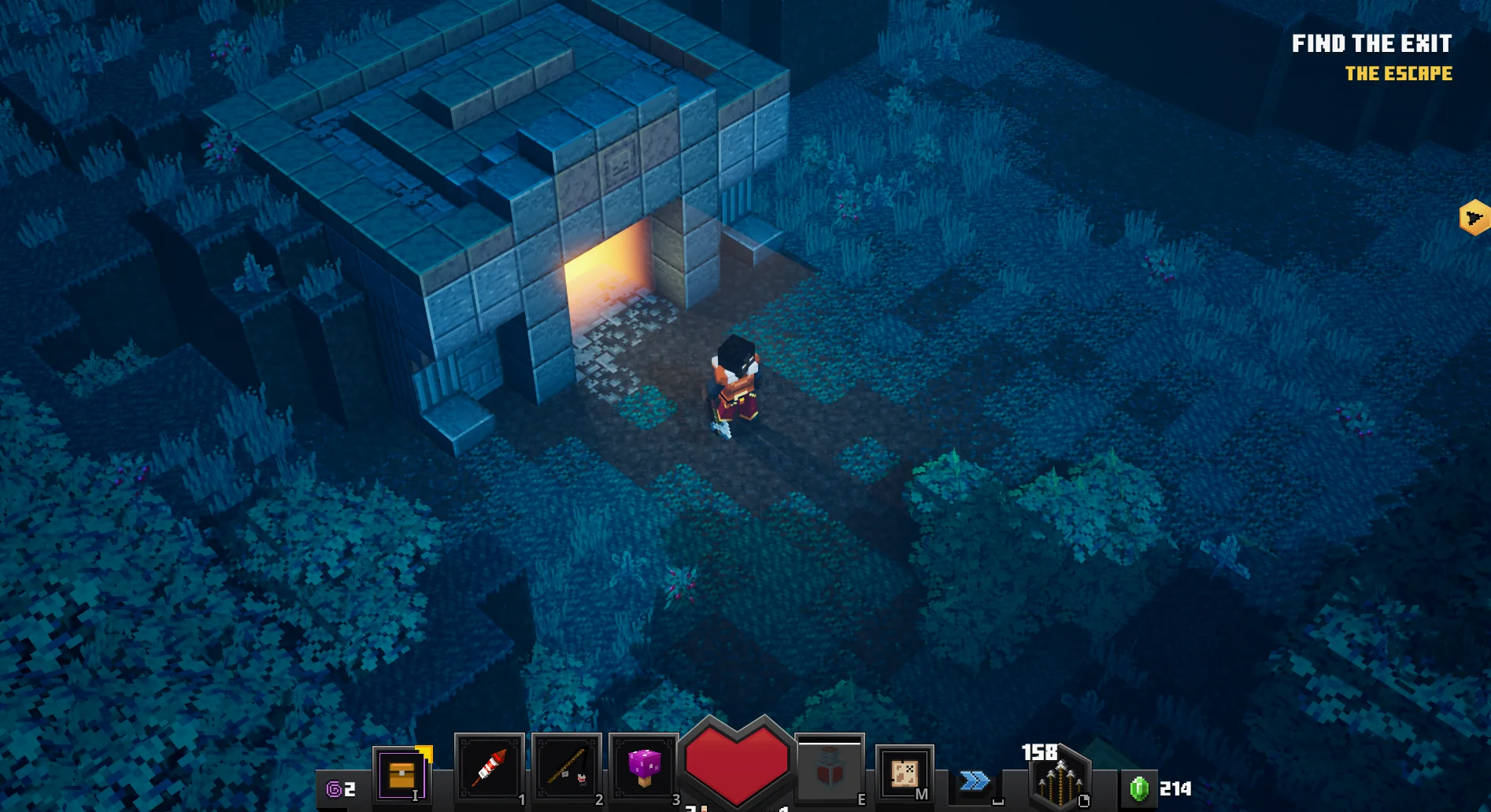1491x812 pixels.
Task: Activate the fishing rod artifact
Action: [x=566, y=769]
